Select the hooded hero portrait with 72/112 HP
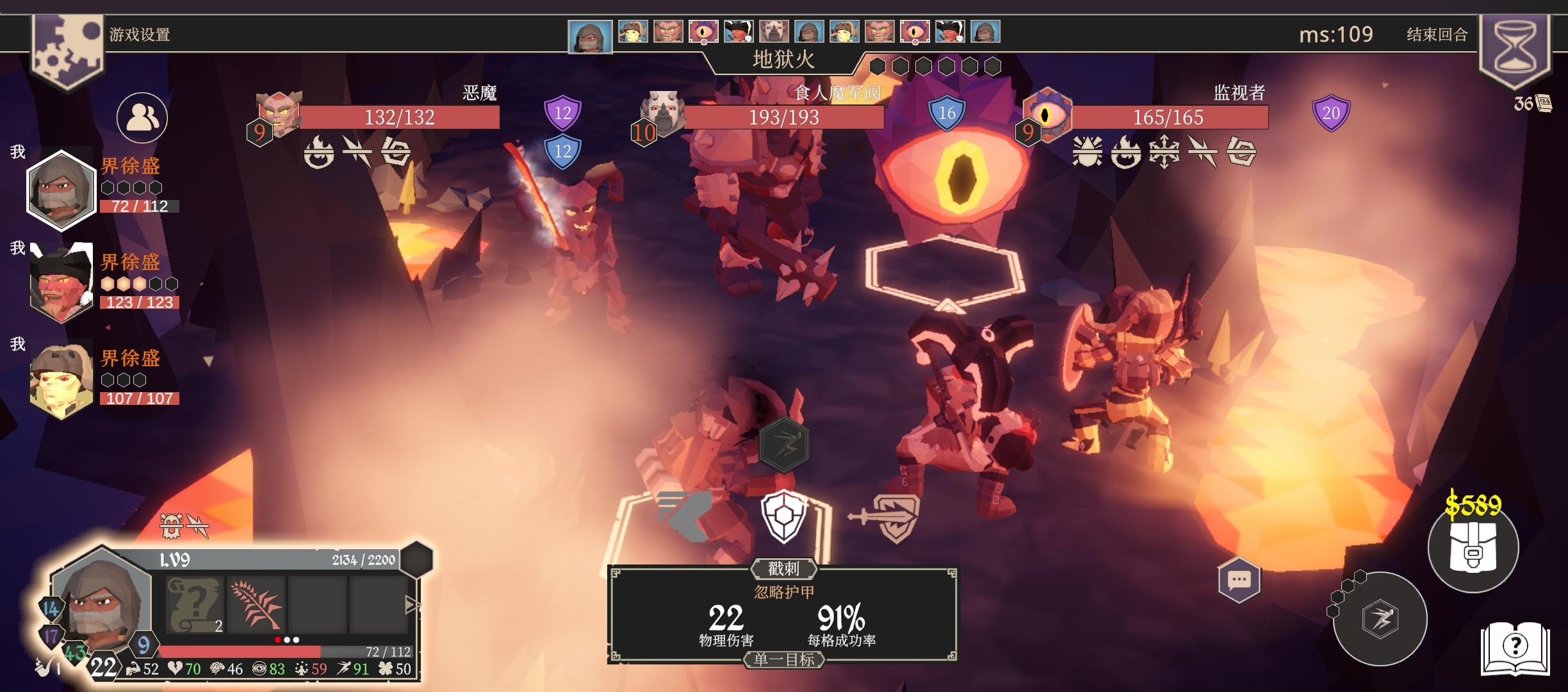1568x692 pixels. point(61,189)
